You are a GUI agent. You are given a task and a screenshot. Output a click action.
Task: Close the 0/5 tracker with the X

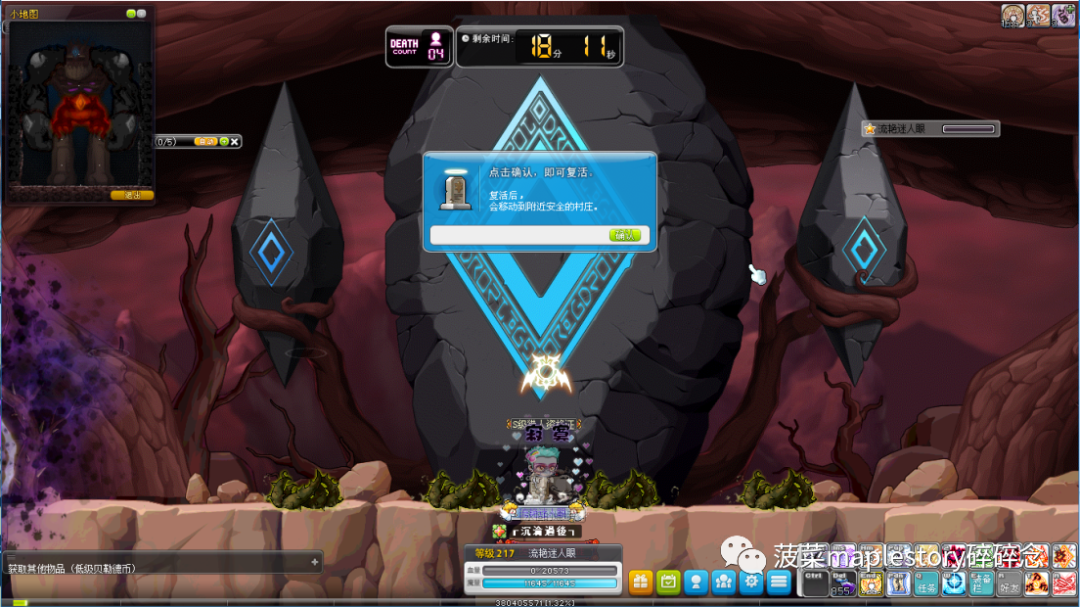(x=235, y=142)
